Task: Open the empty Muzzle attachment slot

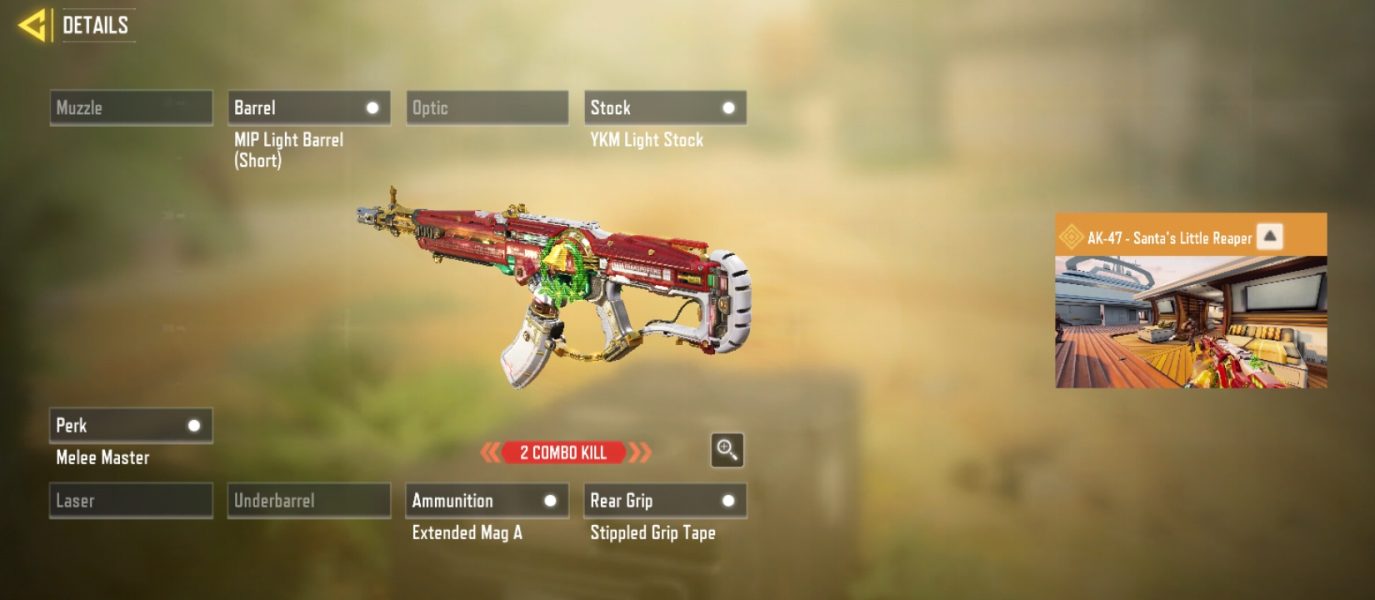Action: 131,108
